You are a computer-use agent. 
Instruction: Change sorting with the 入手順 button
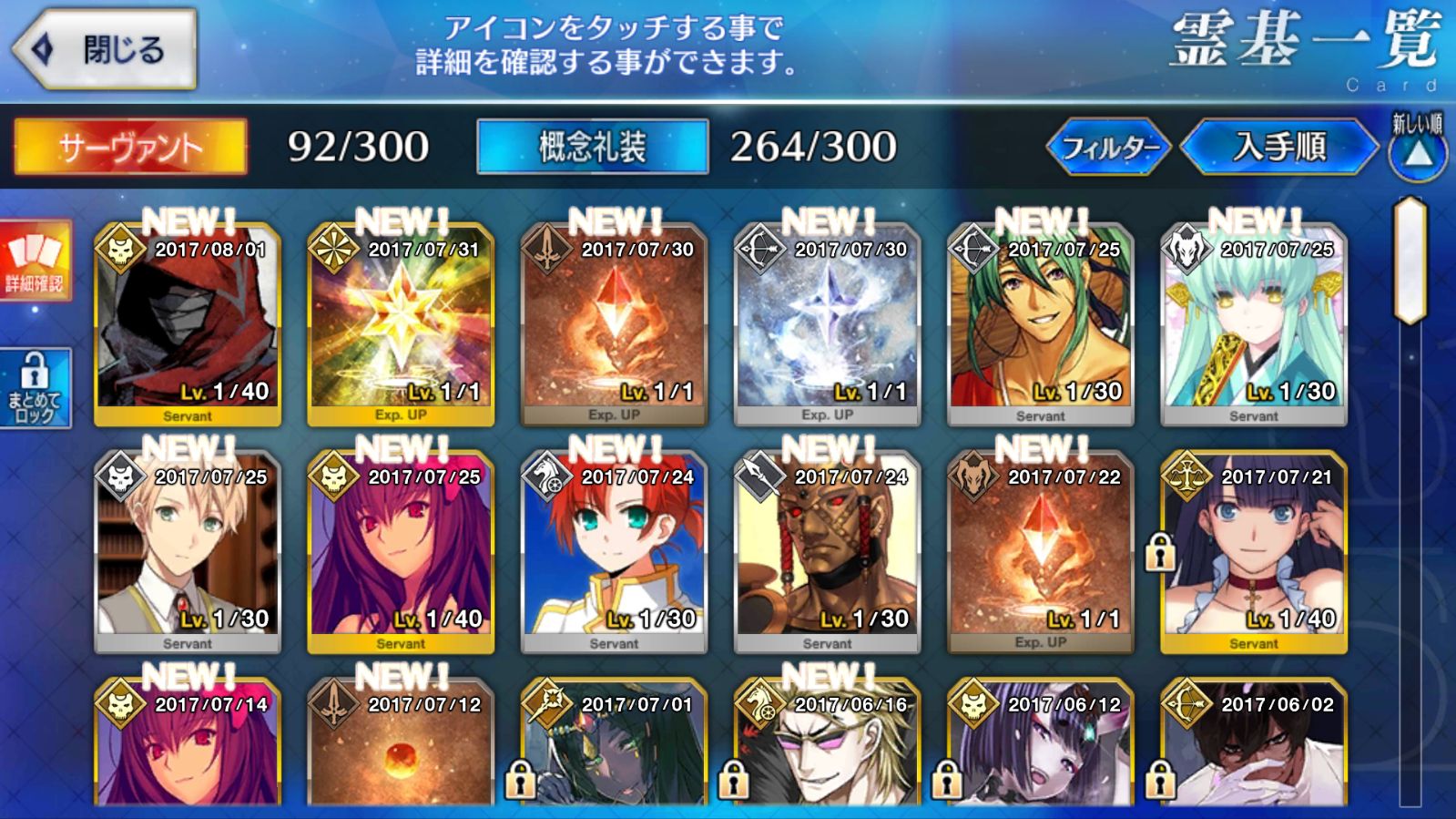click(x=1279, y=147)
